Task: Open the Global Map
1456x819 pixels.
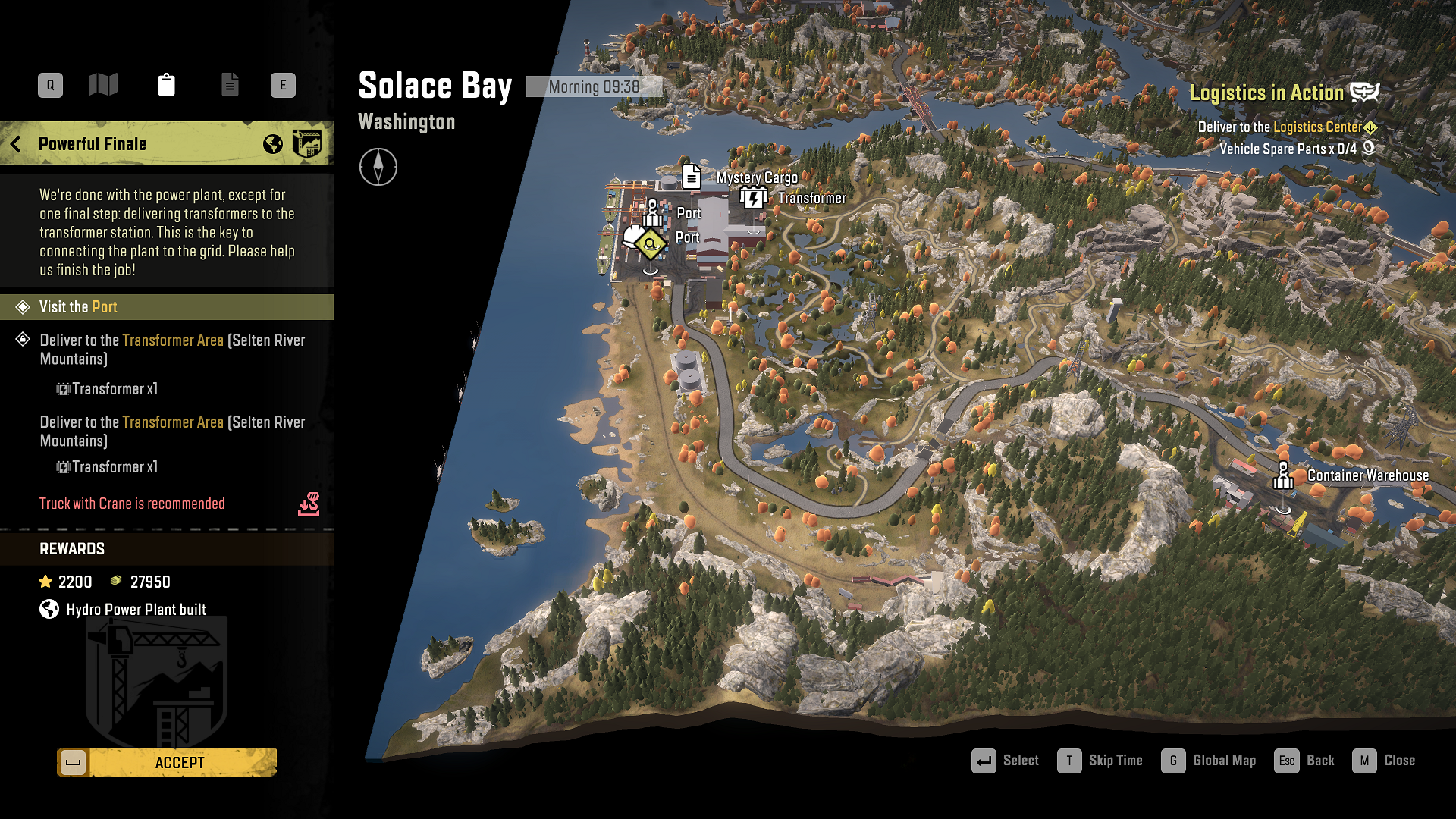Action: (x=1209, y=761)
